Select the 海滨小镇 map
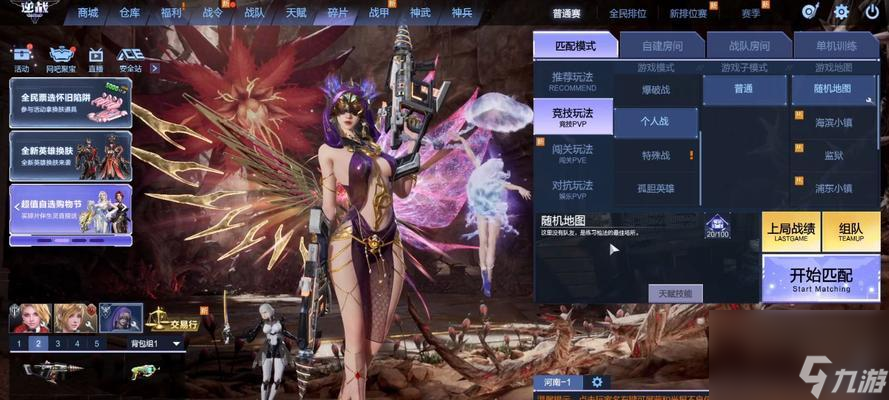The width and height of the screenshot is (889, 400). (834, 122)
